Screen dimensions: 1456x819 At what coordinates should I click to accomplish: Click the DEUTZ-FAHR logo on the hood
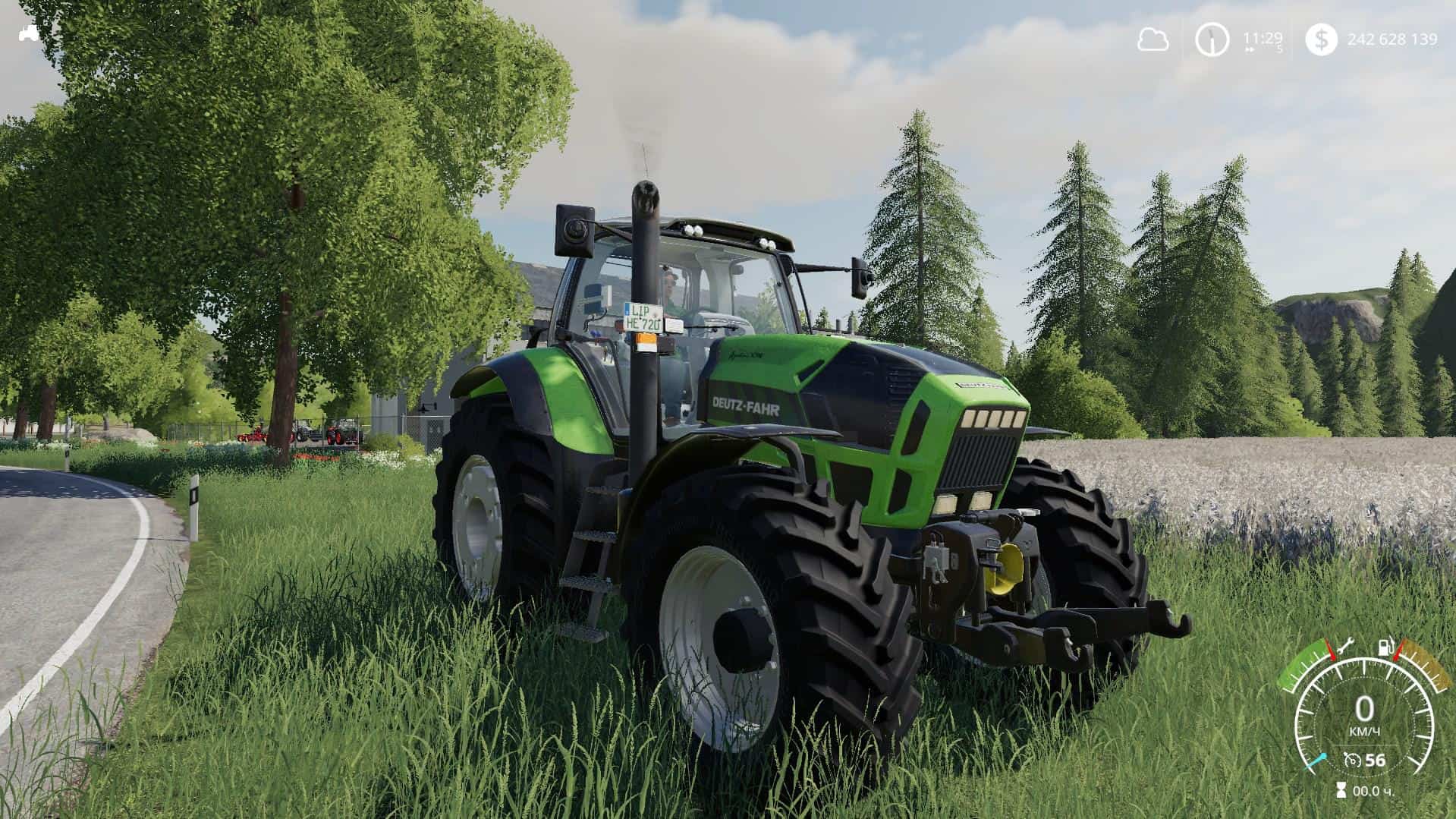click(x=746, y=407)
